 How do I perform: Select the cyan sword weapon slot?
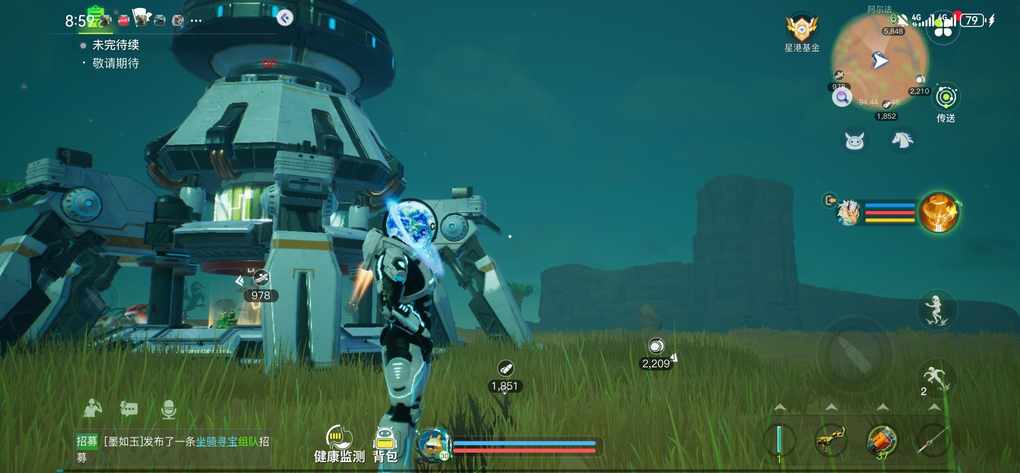pos(779,440)
